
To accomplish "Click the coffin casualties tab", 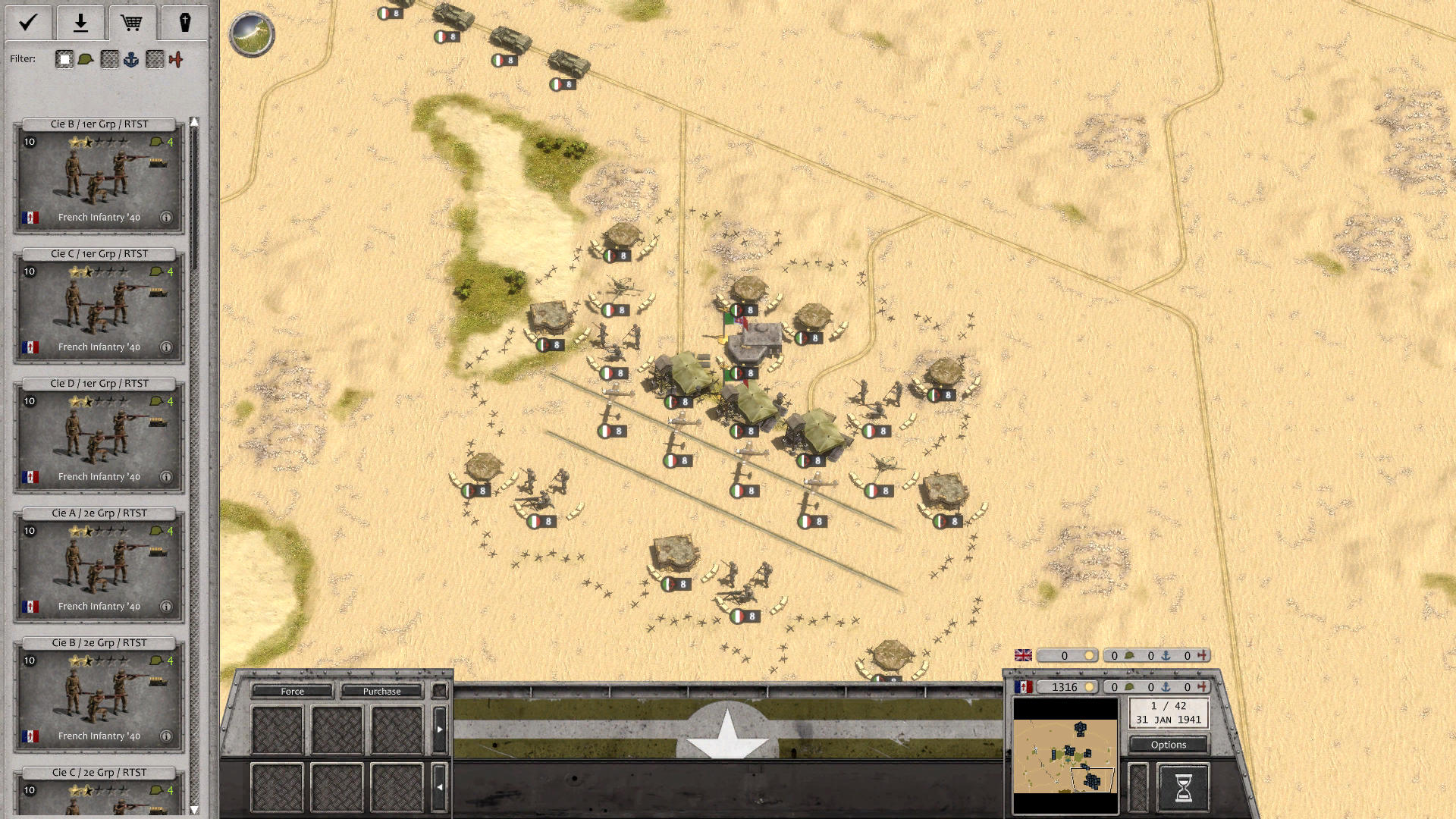I will coord(182,23).
